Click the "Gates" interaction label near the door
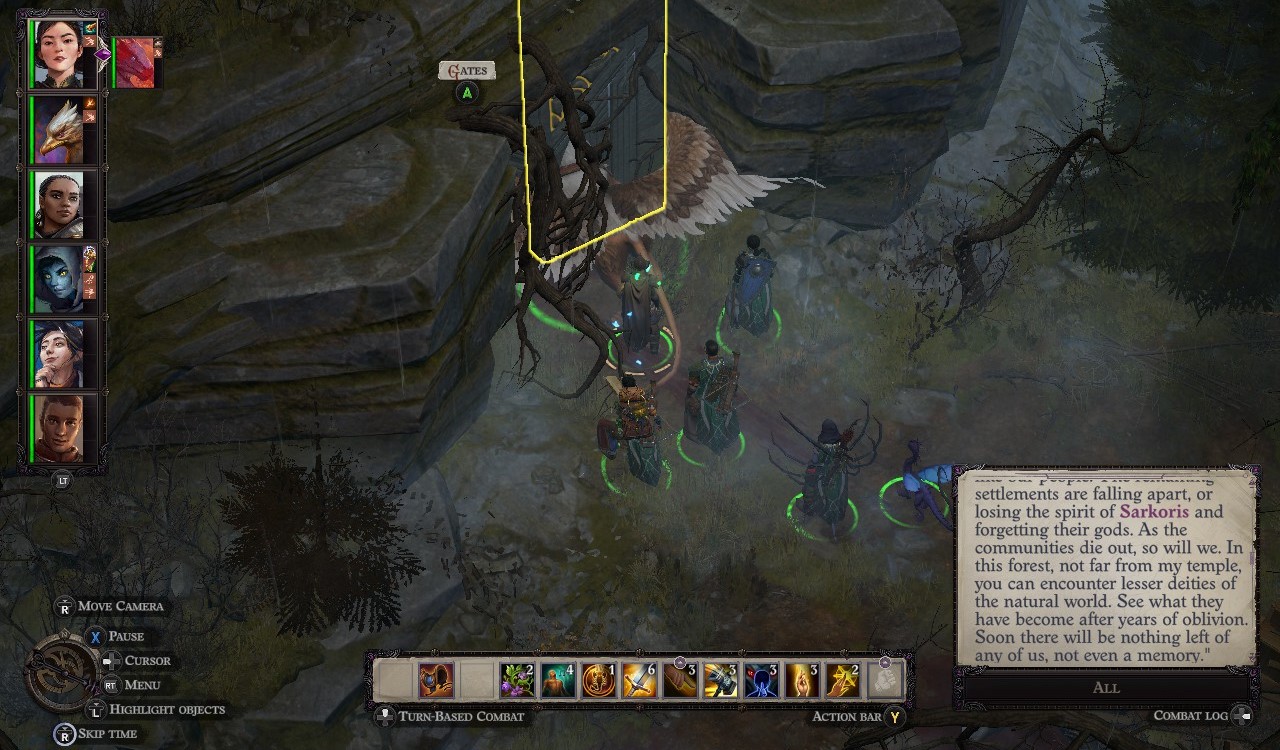The width and height of the screenshot is (1280, 750). click(466, 69)
